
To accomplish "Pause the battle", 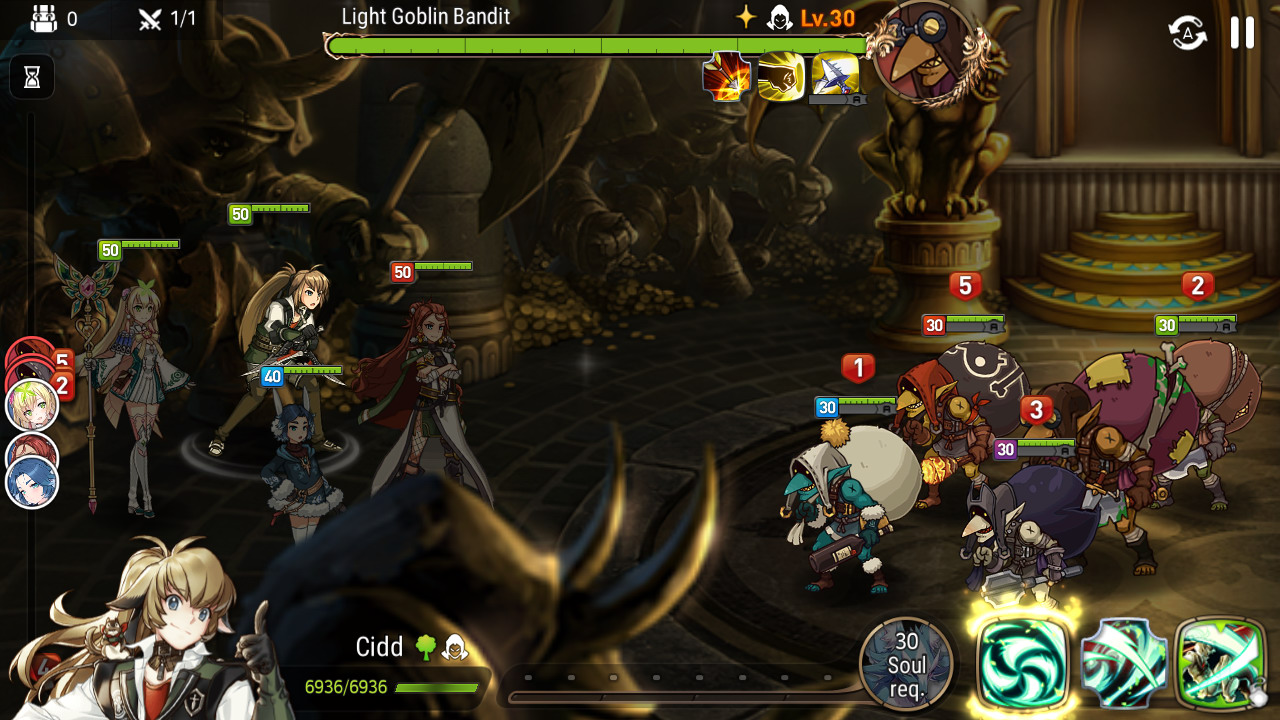I will pos(1242,32).
